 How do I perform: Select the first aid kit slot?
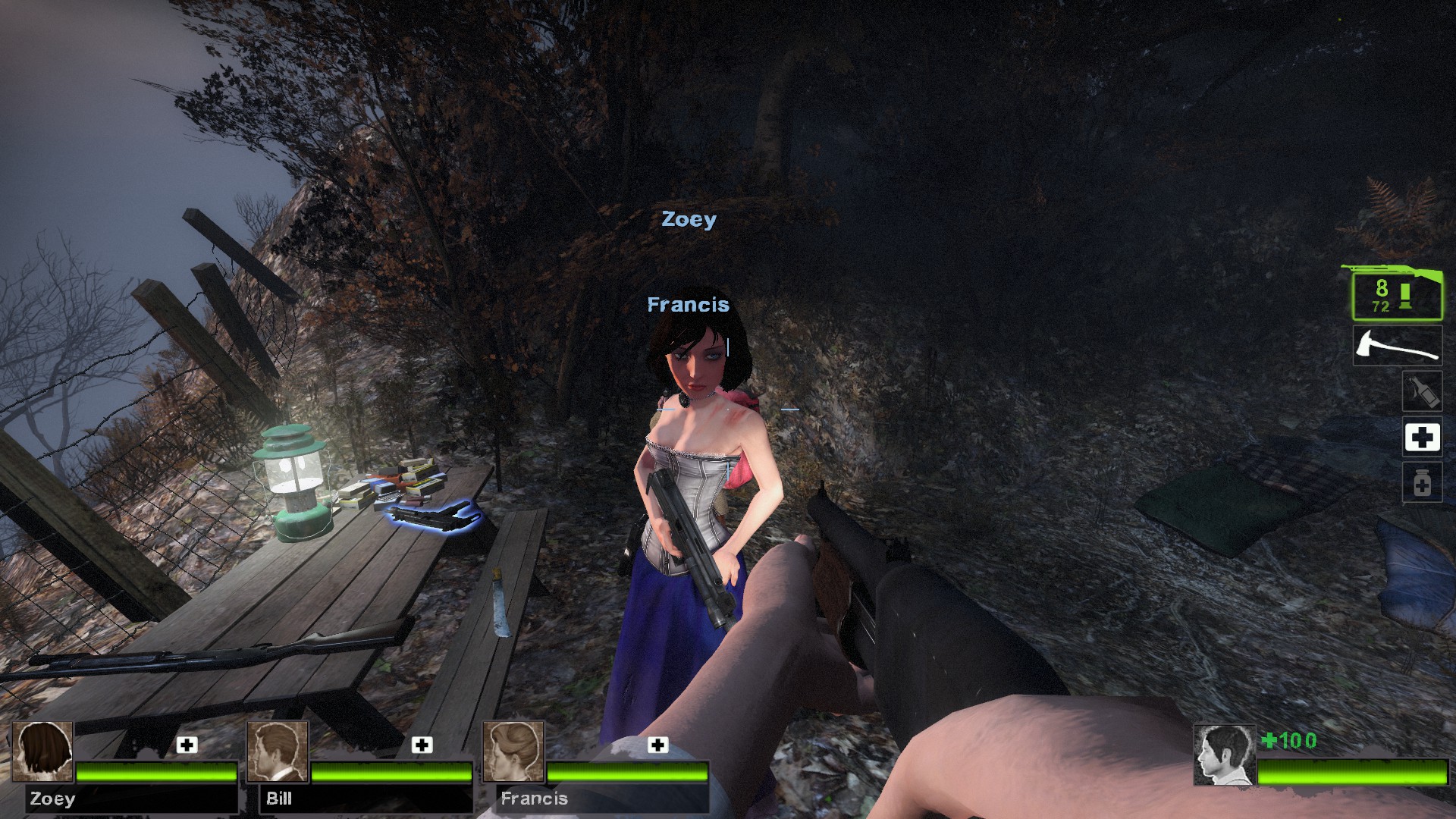coord(1421,437)
